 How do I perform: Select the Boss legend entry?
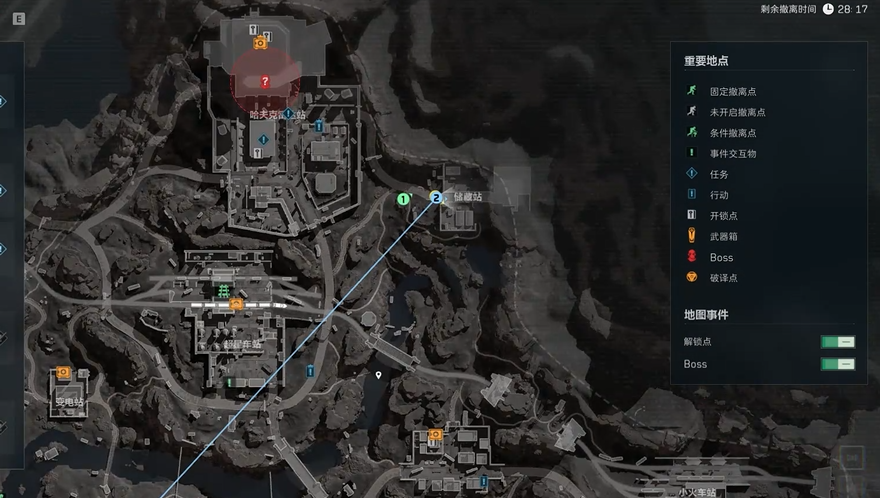720,257
